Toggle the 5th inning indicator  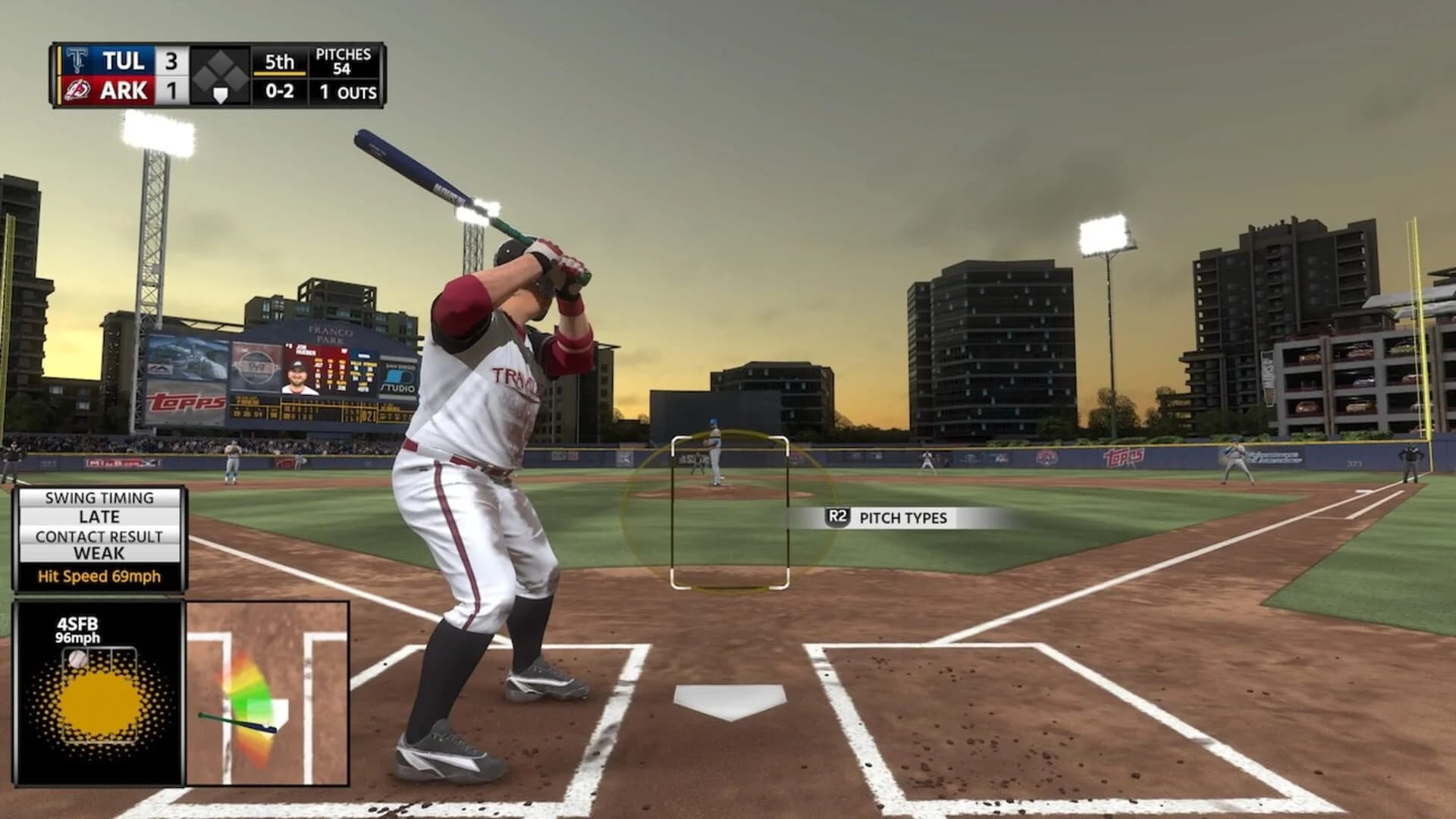tap(278, 64)
